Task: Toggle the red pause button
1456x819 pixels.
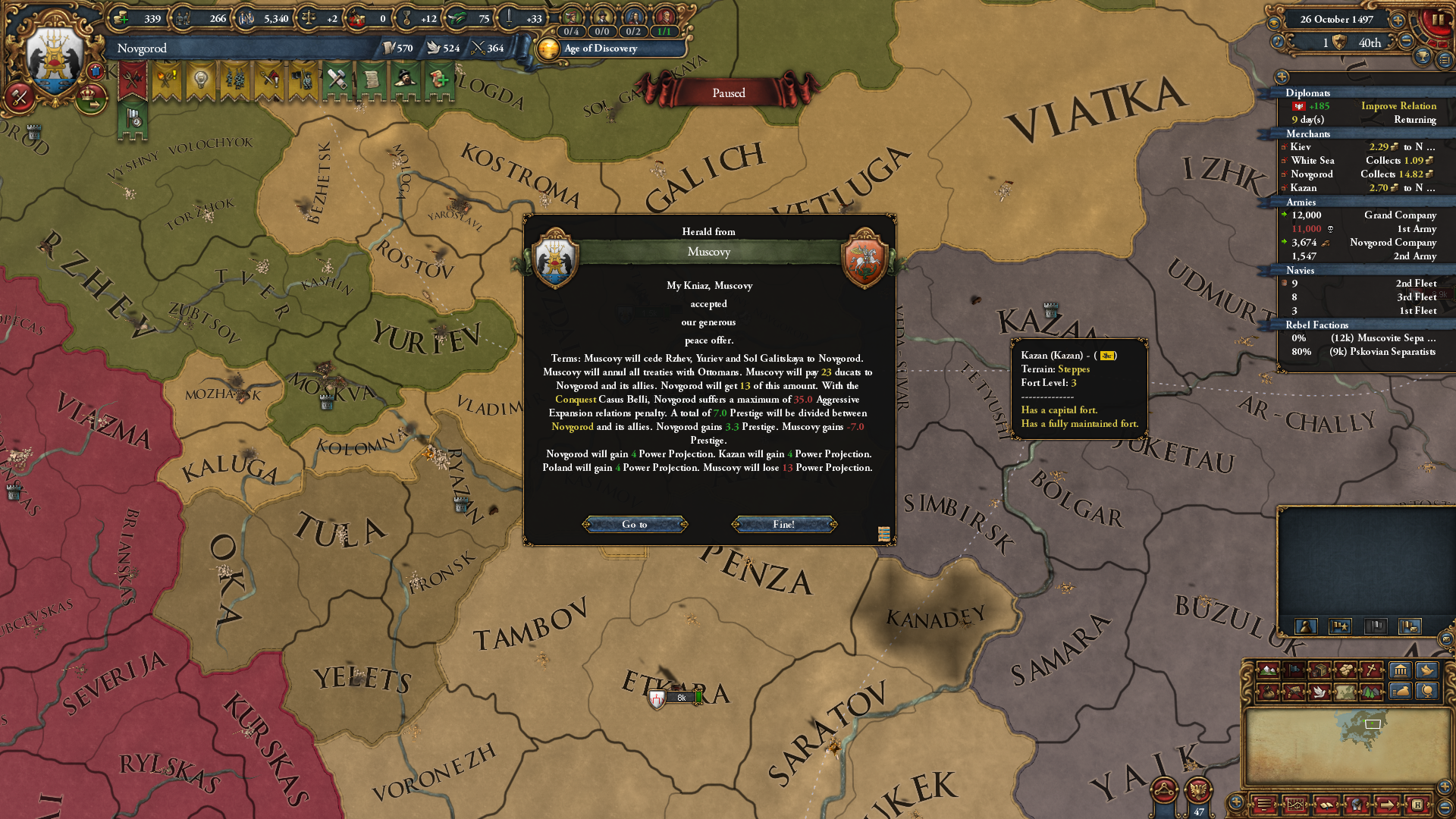Action: coord(1437,20)
